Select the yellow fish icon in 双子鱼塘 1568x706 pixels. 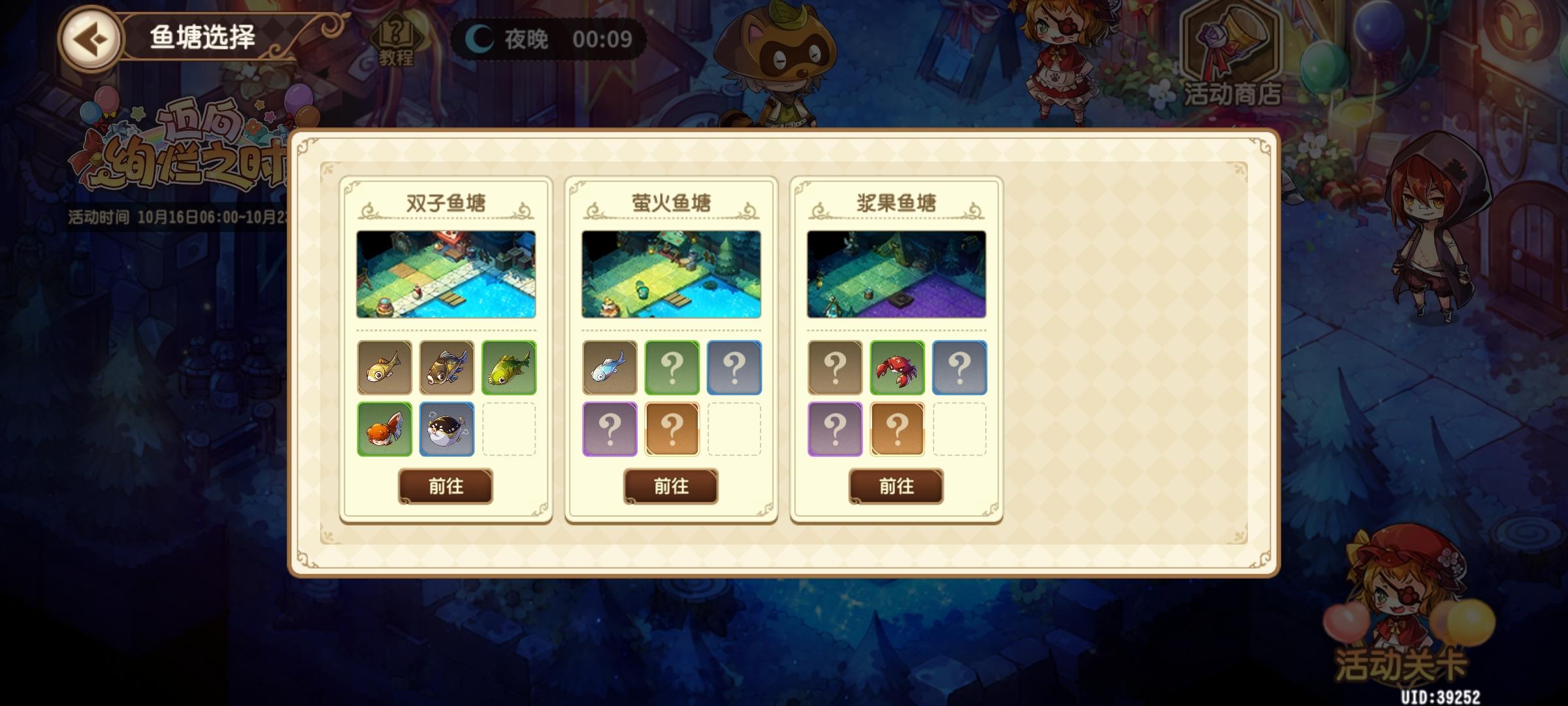(383, 367)
